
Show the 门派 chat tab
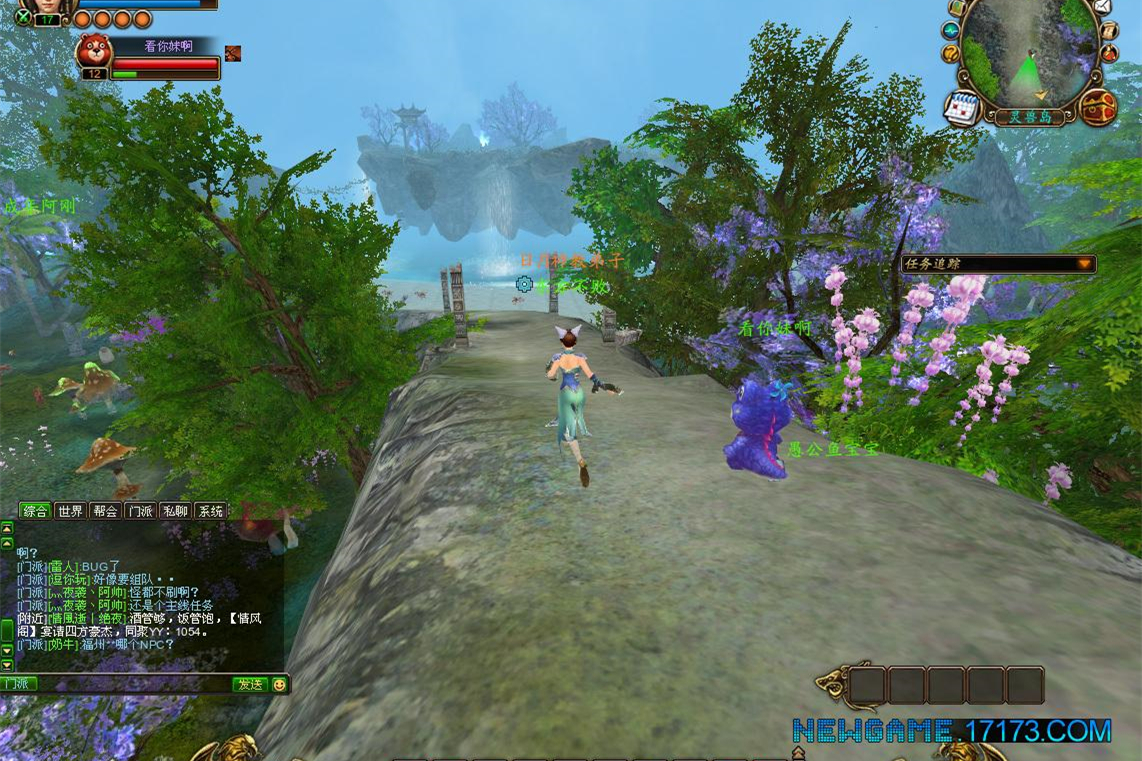[x=139, y=511]
